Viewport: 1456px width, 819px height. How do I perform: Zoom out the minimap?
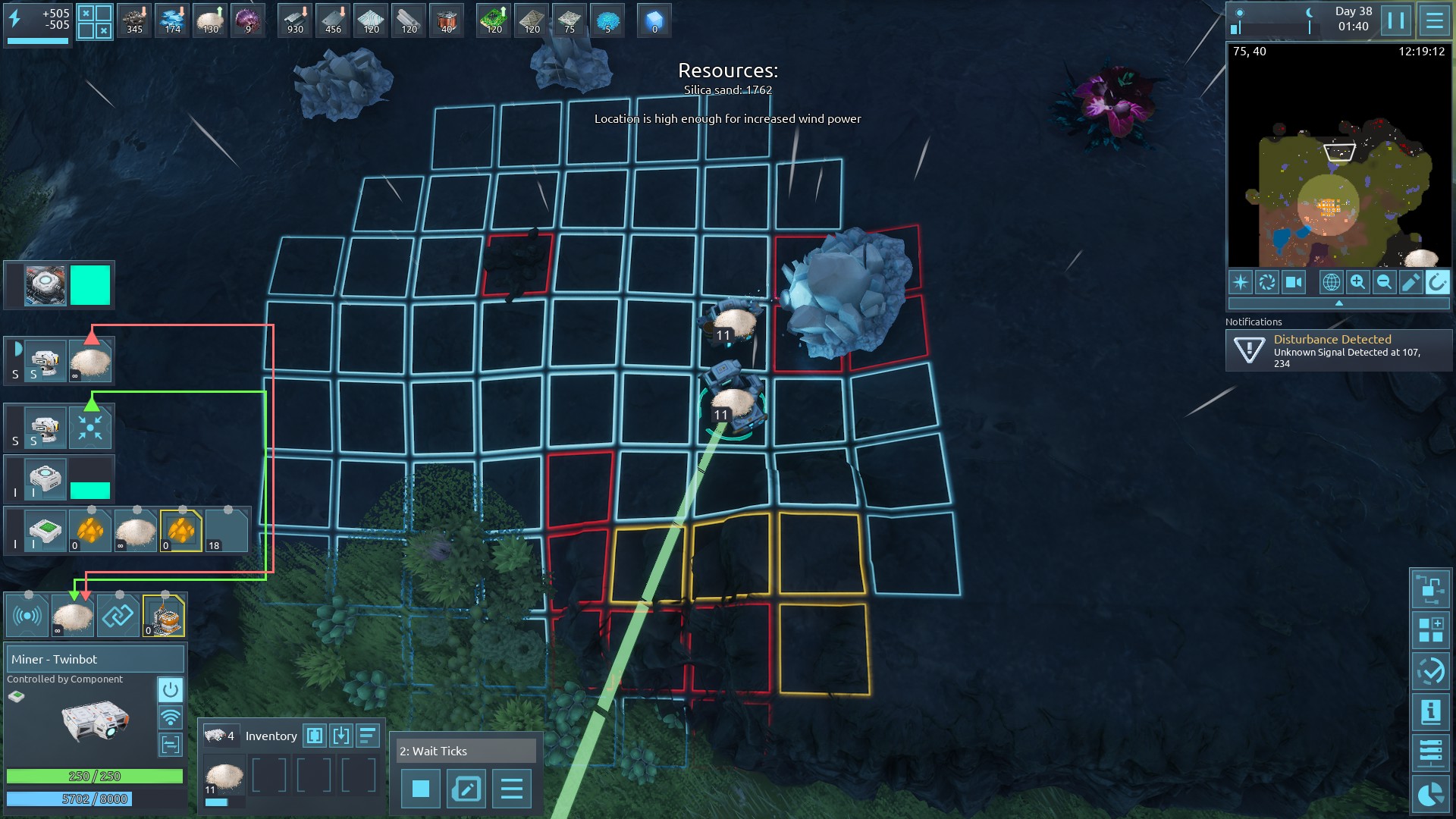tap(1384, 282)
